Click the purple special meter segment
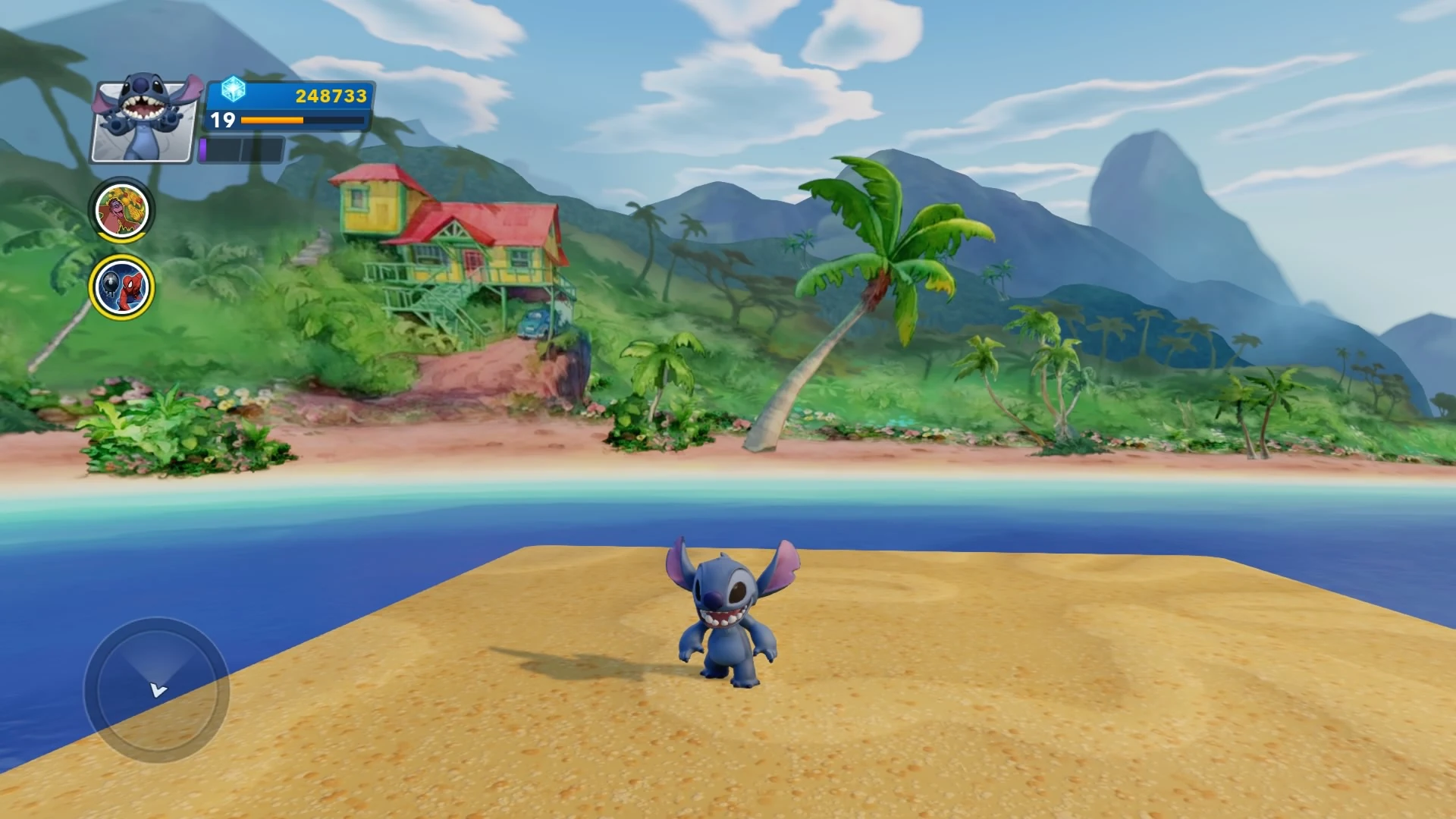Screen dimensions: 1456x819 coord(202,149)
